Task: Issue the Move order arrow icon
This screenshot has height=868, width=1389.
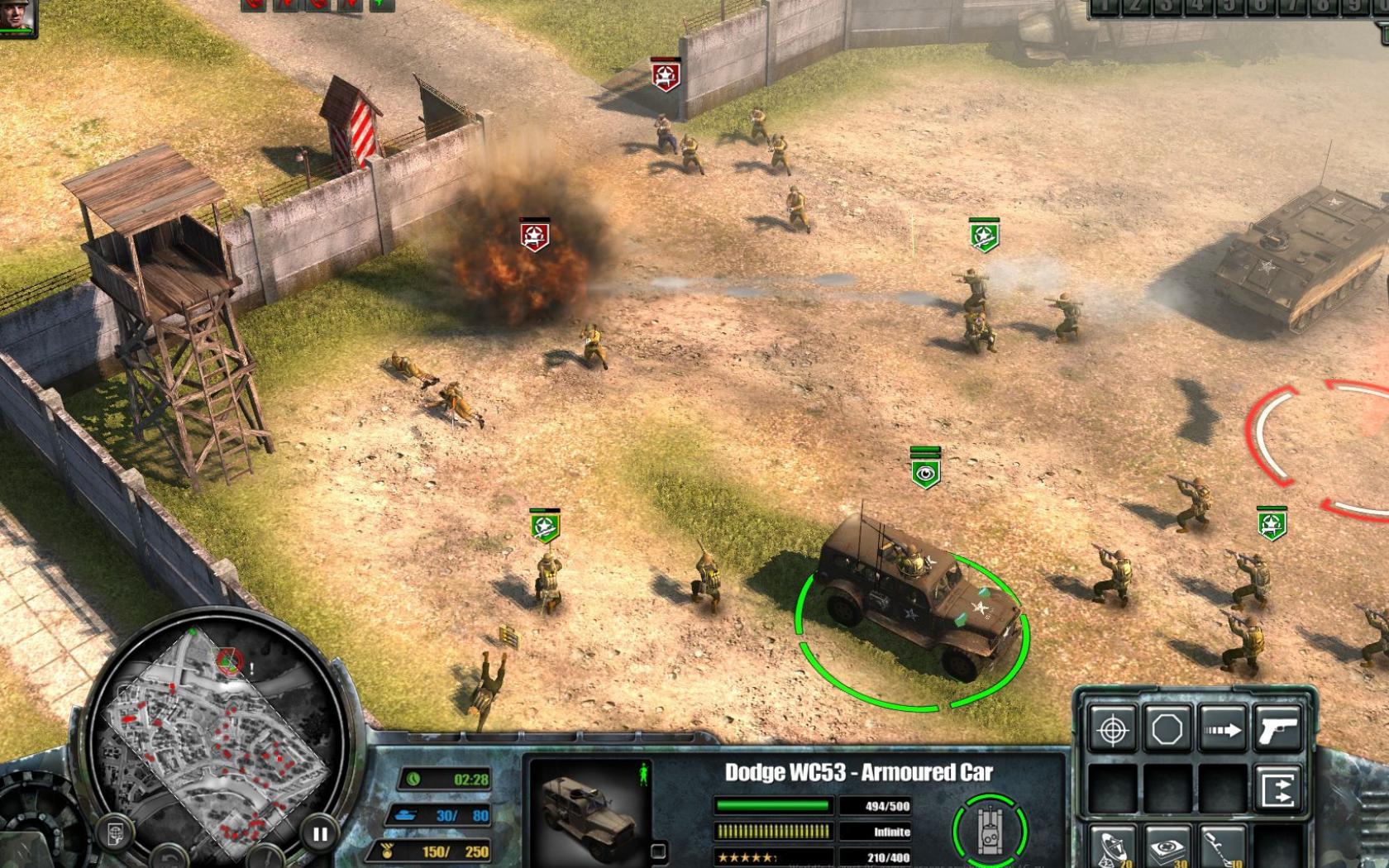Action: click(1222, 730)
